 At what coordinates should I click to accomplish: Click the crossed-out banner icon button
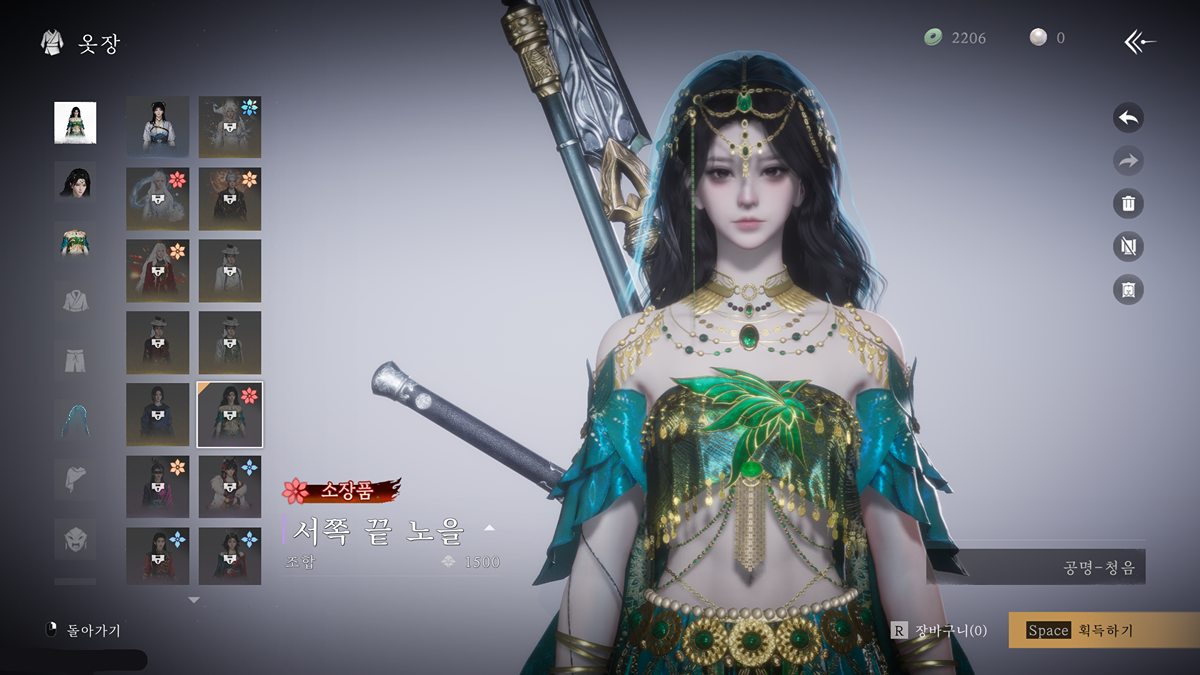(1128, 247)
